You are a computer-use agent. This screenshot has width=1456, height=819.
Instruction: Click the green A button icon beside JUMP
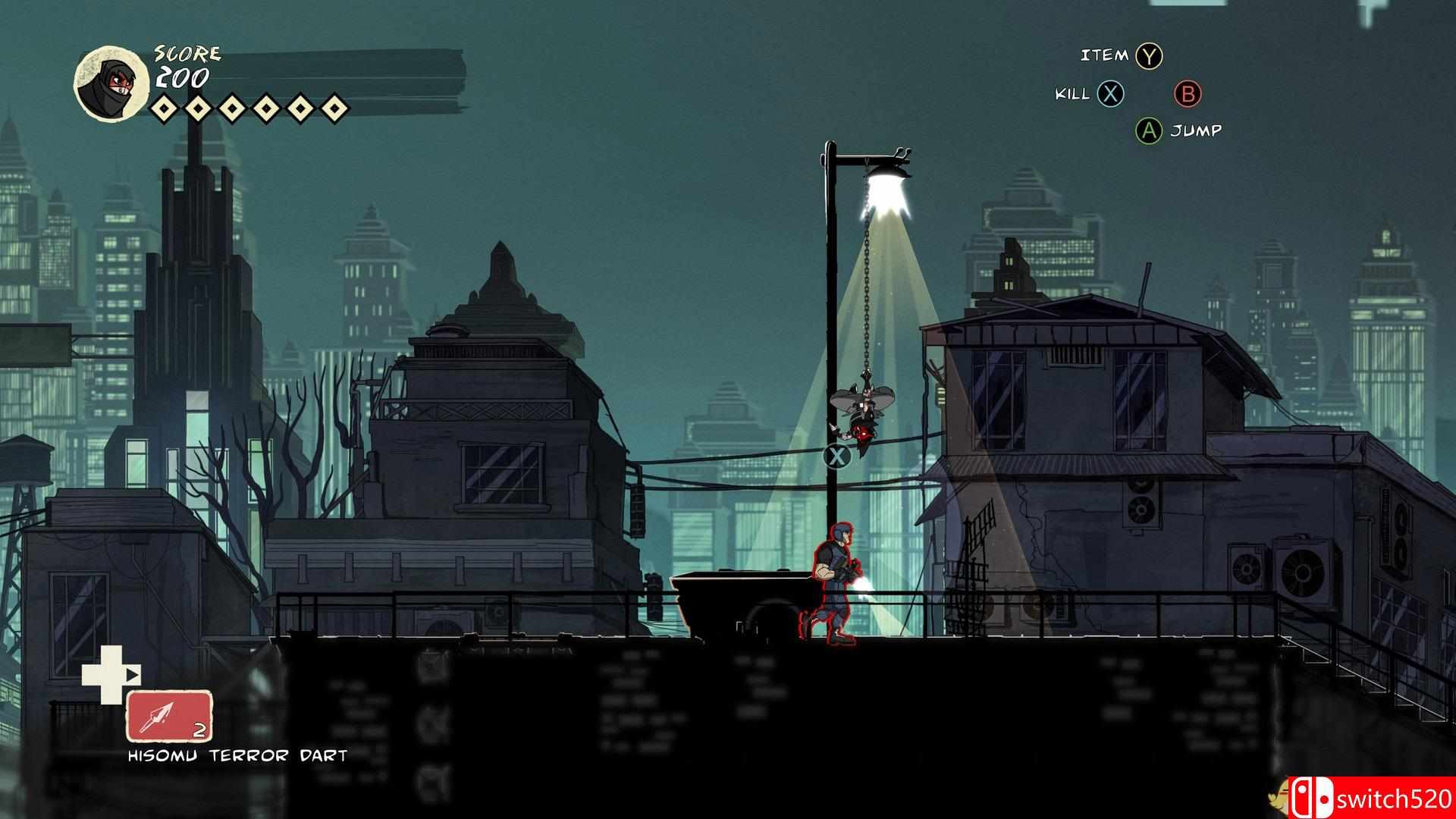[1150, 130]
